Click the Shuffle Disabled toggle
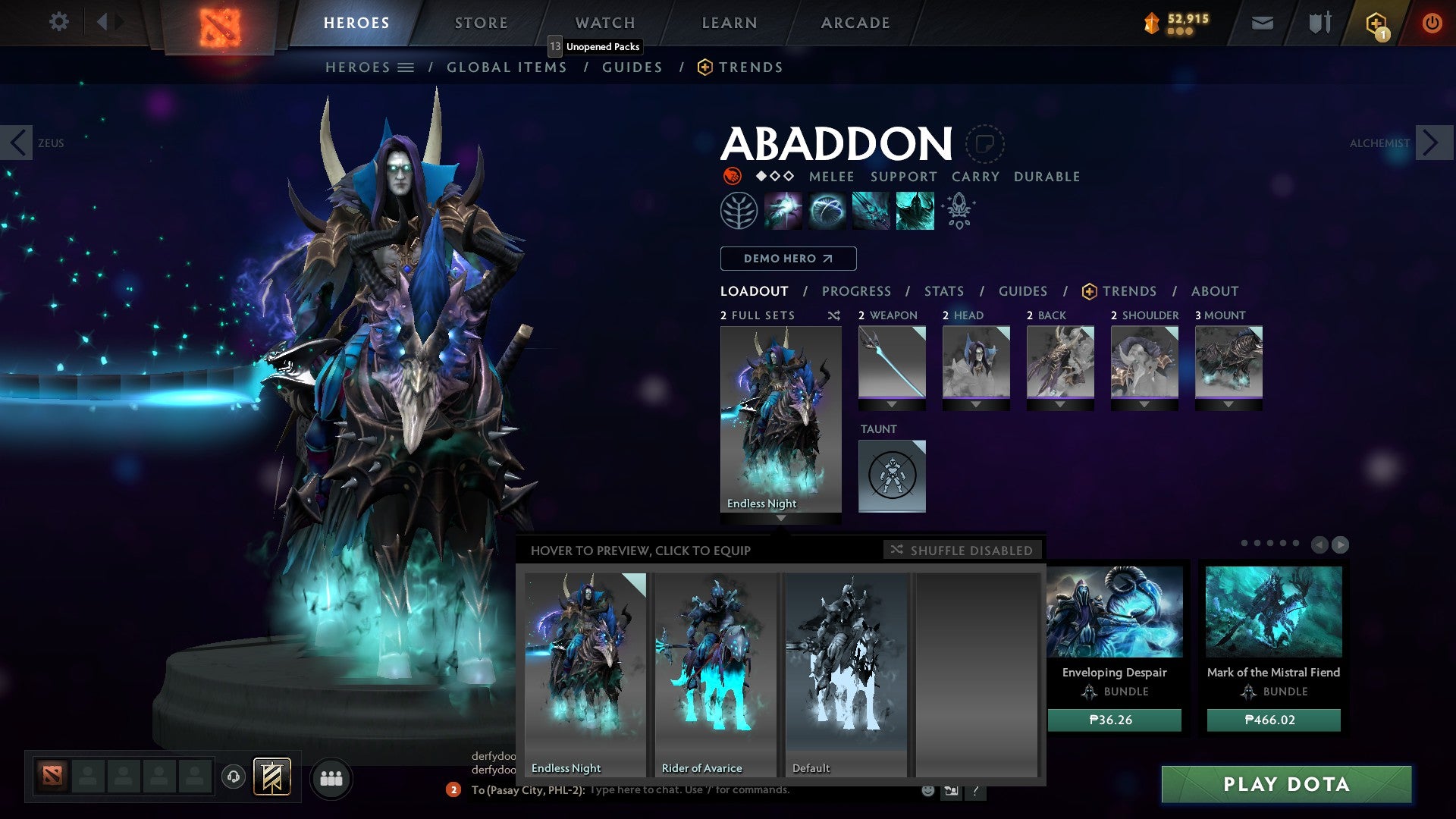Viewport: 1456px width, 819px height. (962, 550)
